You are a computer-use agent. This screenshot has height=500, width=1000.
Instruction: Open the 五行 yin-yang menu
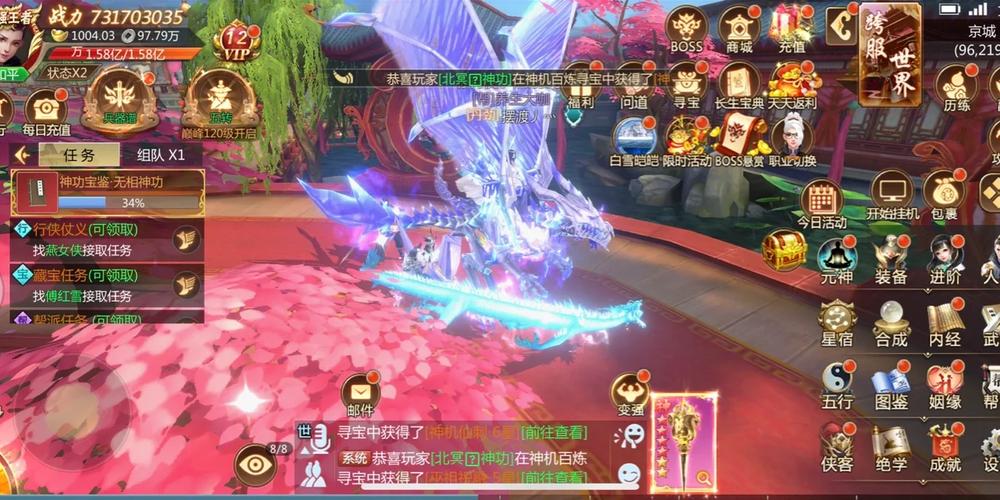(x=836, y=380)
